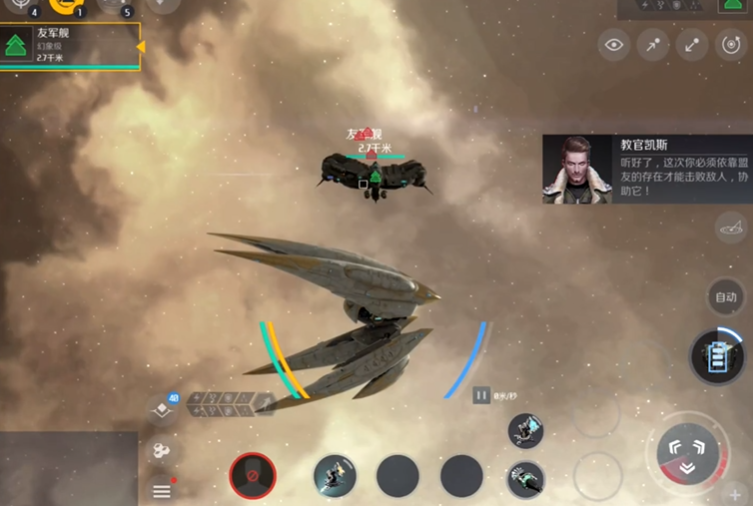Viewport: 753px width, 506px height.
Task: Toggle the 自动 autopilot button
Action: click(x=726, y=297)
